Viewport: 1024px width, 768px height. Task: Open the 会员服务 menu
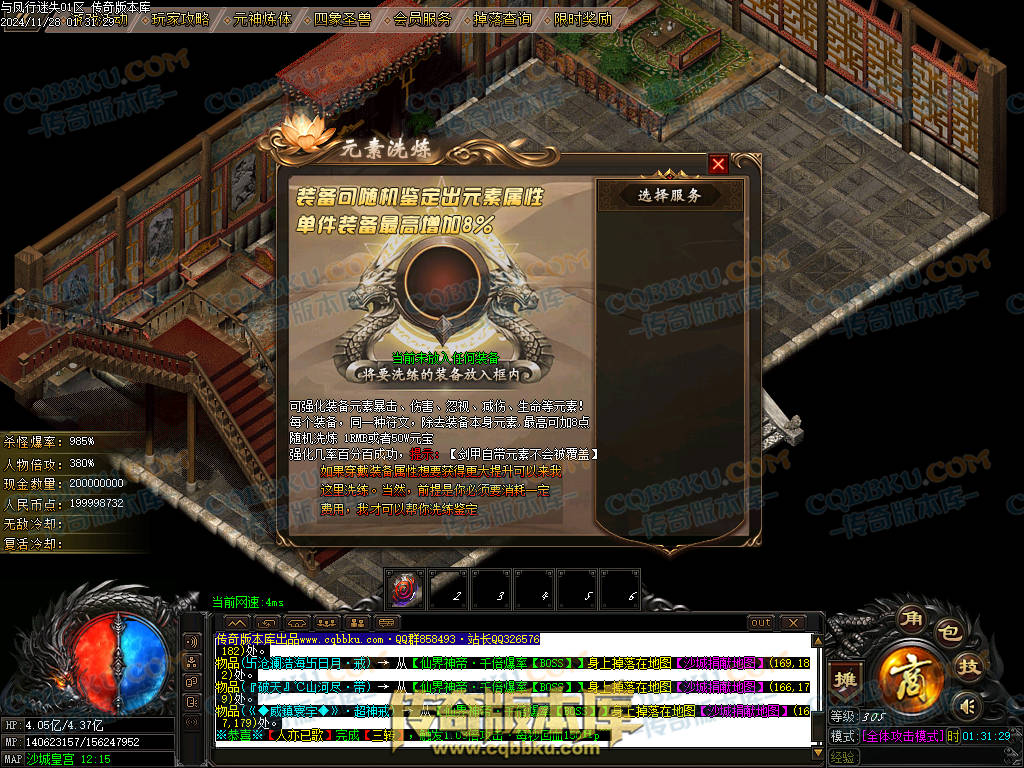[423, 19]
